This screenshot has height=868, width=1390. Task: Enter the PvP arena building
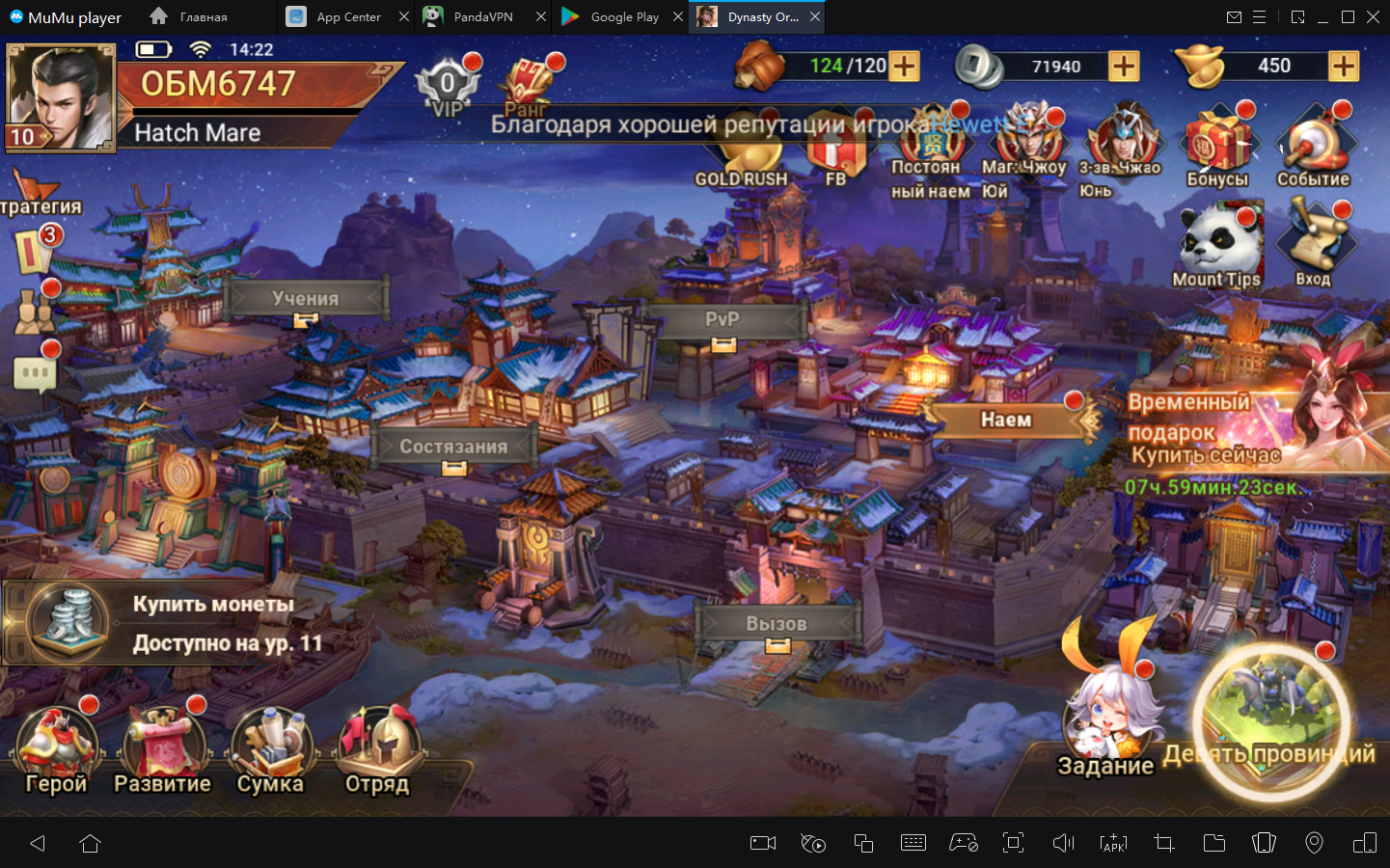tap(722, 320)
